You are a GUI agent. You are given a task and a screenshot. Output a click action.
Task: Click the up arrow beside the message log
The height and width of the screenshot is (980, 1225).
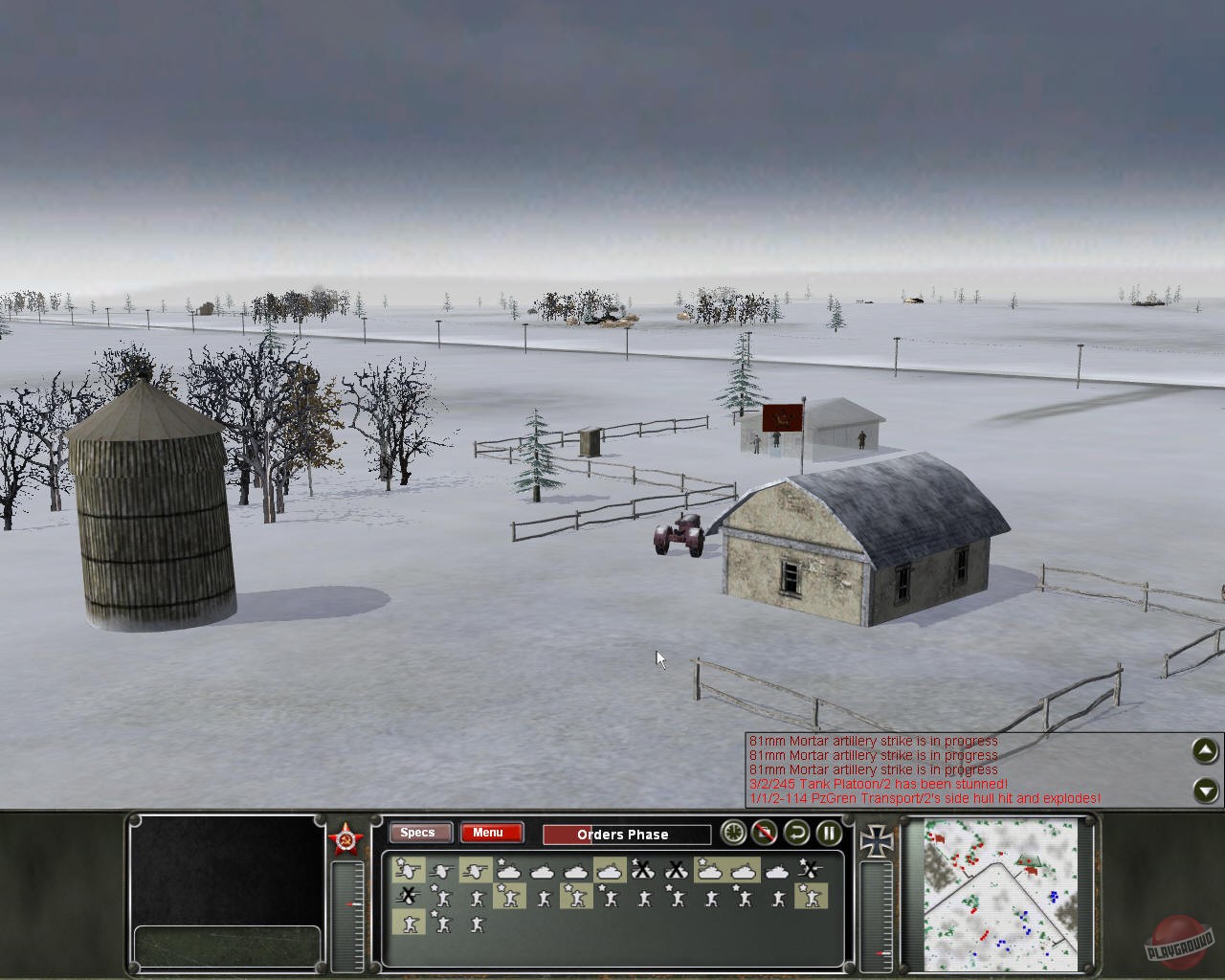(1204, 751)
